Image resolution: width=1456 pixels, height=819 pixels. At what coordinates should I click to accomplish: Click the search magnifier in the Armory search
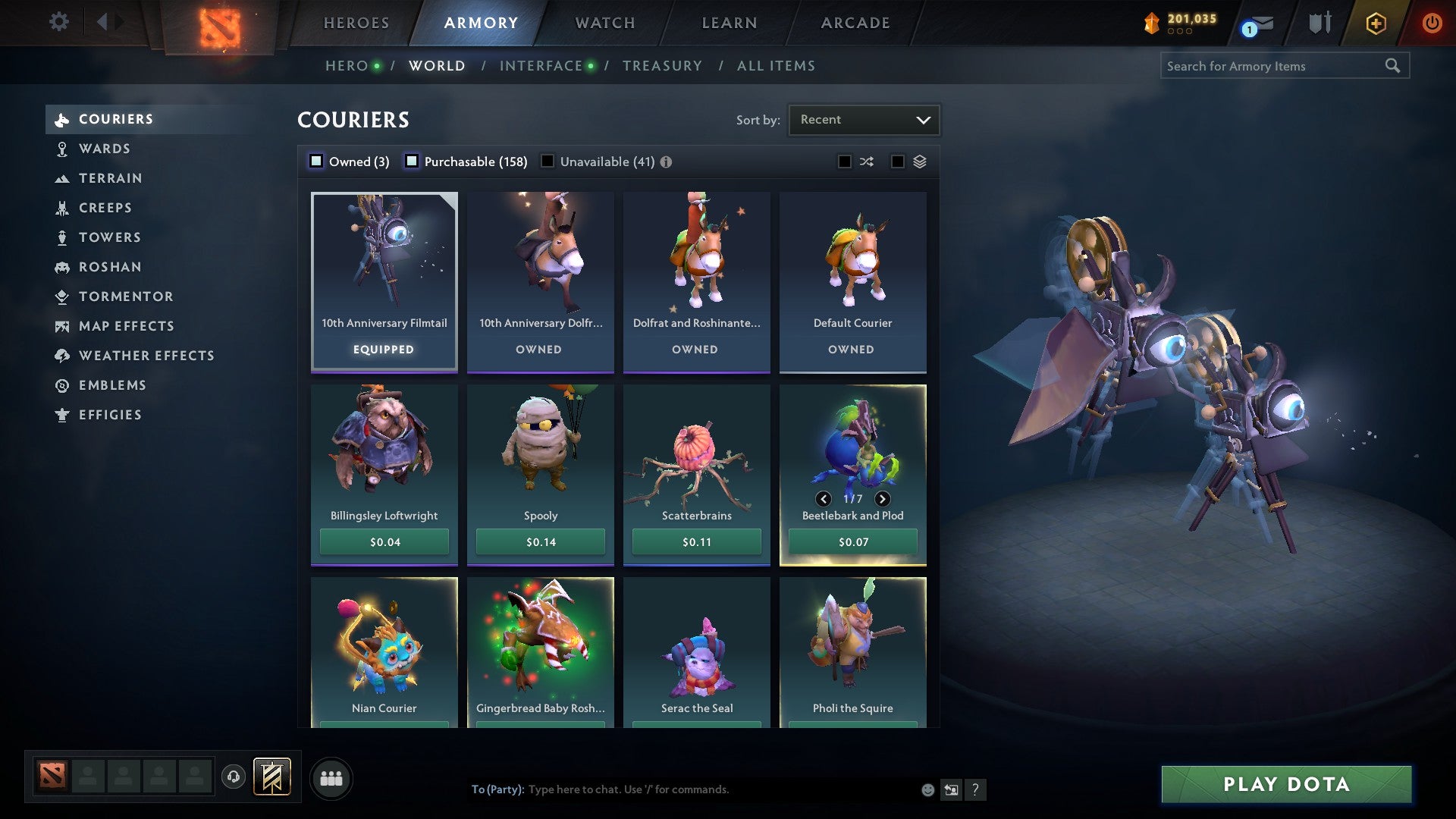pyautogui.click(x=1394, y=66)
